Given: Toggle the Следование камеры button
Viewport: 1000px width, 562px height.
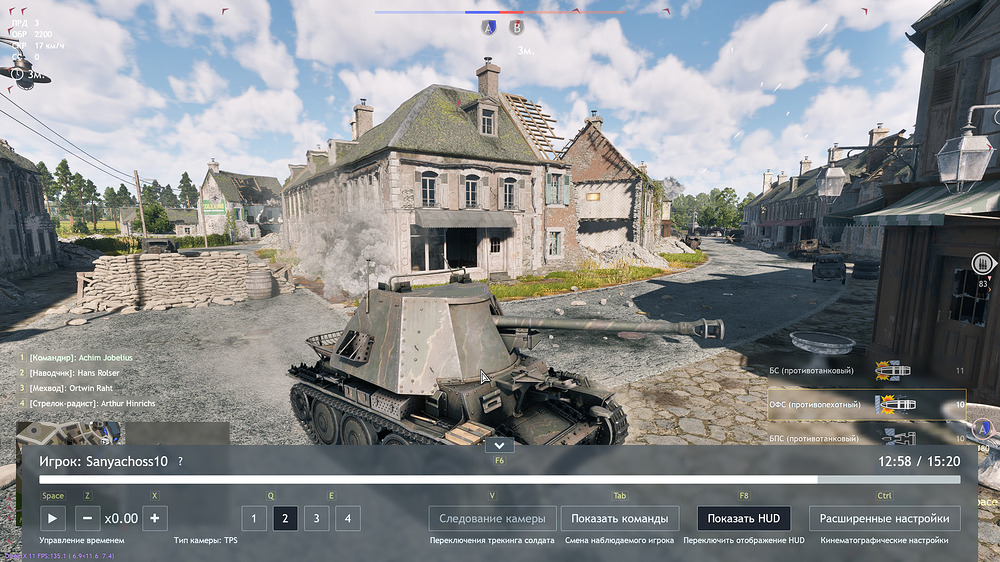Looking at the screenshot, I should [x=492, y=518].
